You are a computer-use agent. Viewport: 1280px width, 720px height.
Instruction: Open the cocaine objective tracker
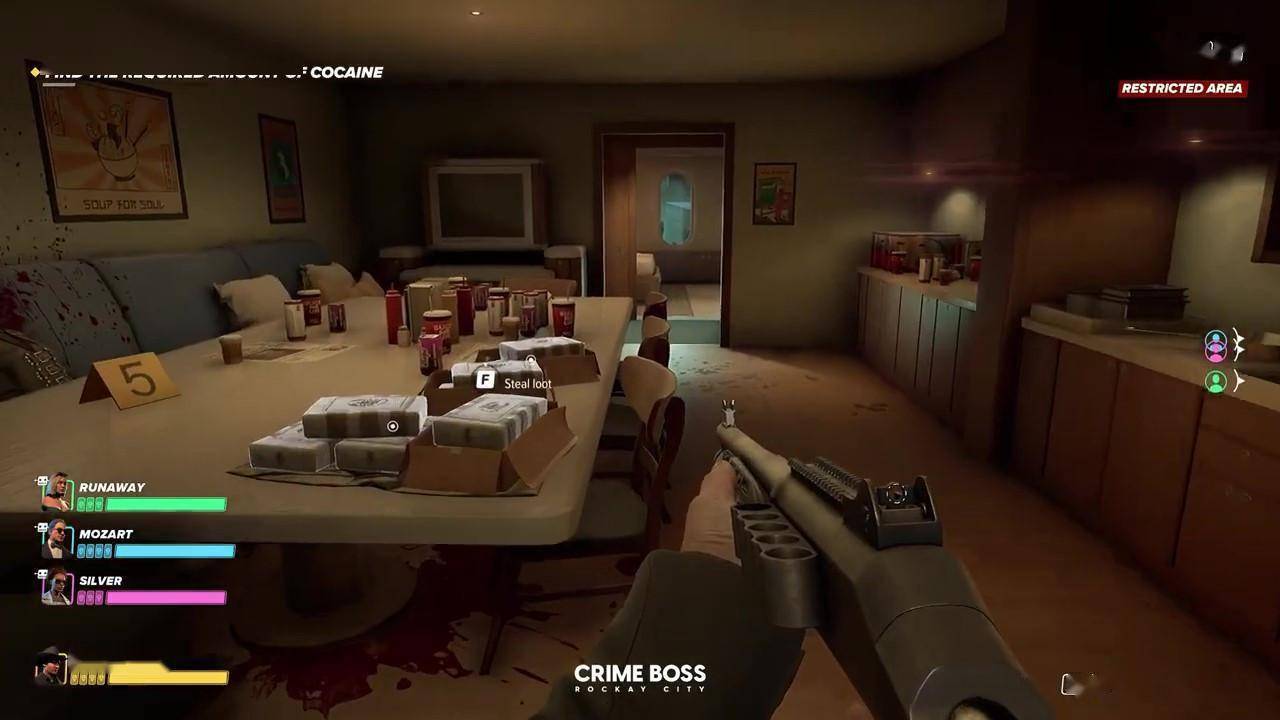pos(212,73)
